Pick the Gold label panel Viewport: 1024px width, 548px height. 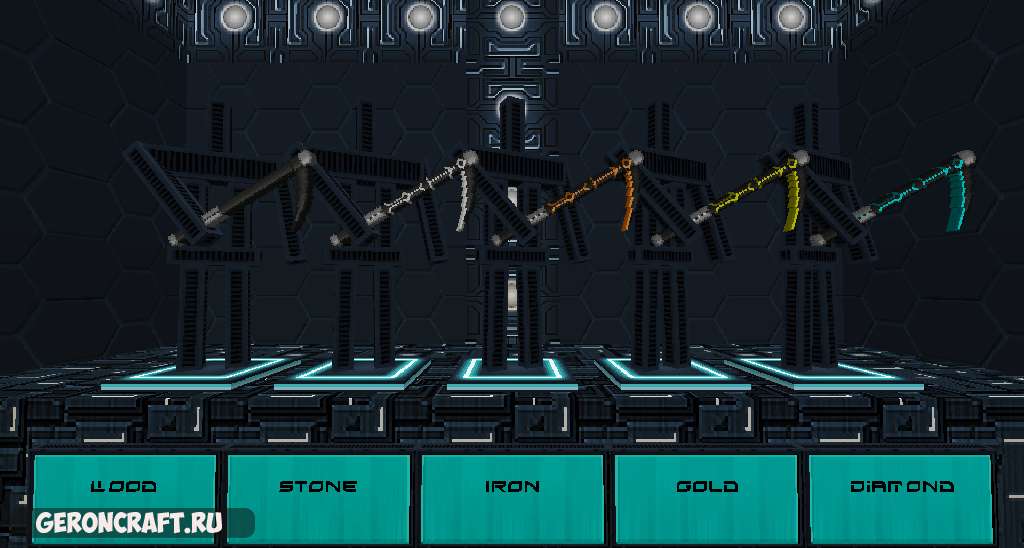coord(706,487)
